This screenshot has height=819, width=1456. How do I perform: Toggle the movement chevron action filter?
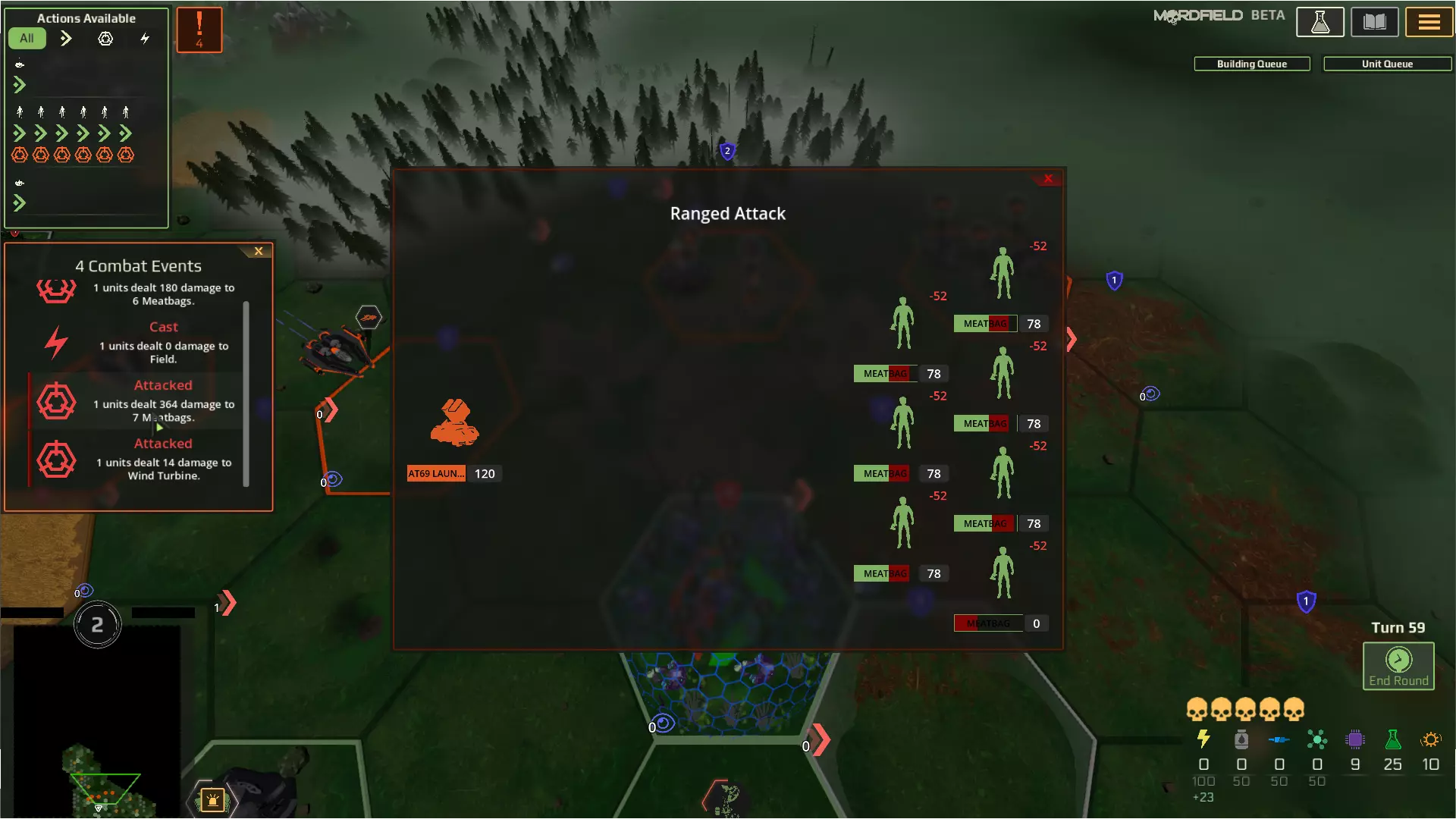pos(66,38)
